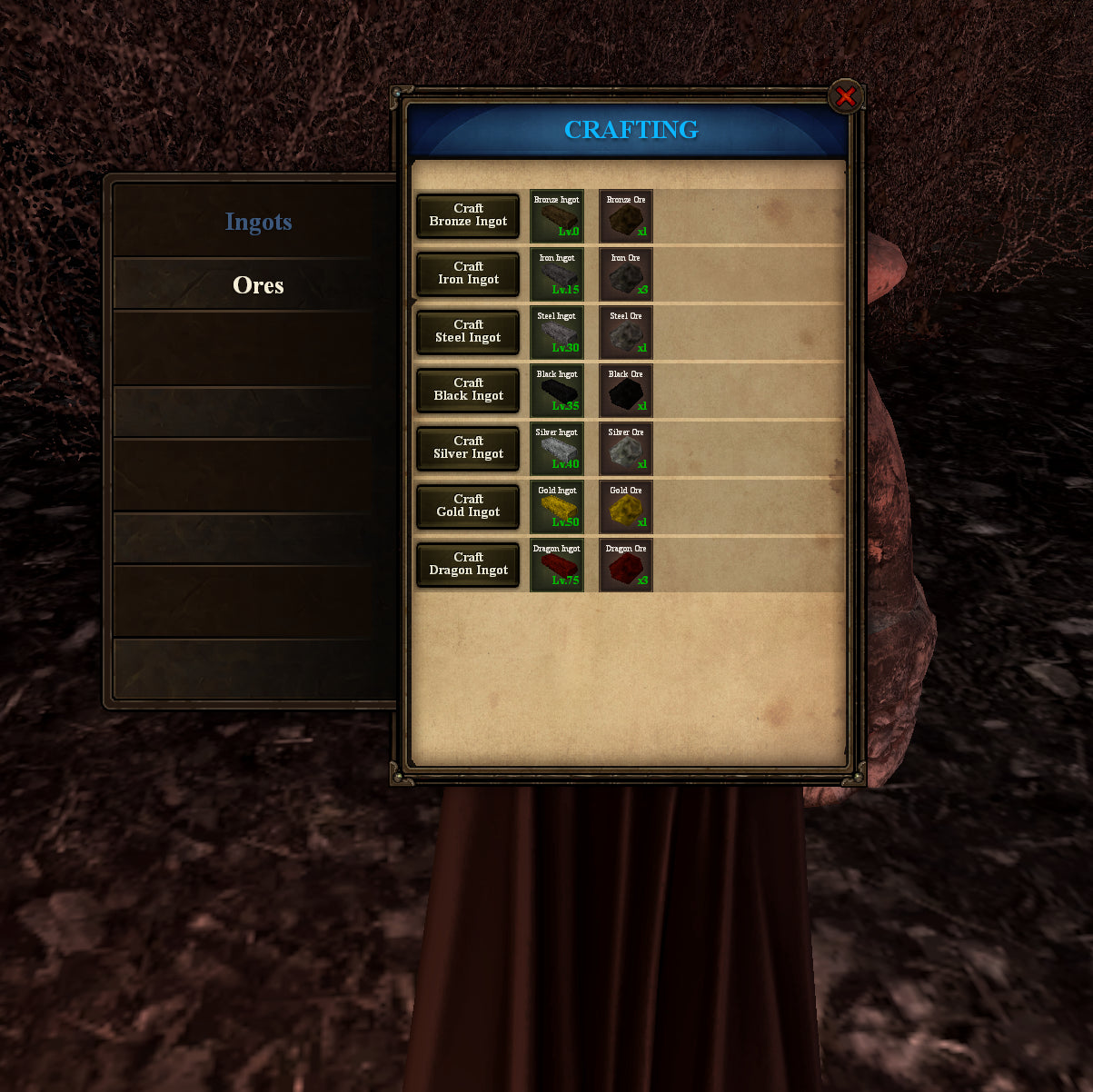Viewport: 1093px width, 1092px height.
Task: Select the Iron Ore x3 ingredient
Action: 626,274
